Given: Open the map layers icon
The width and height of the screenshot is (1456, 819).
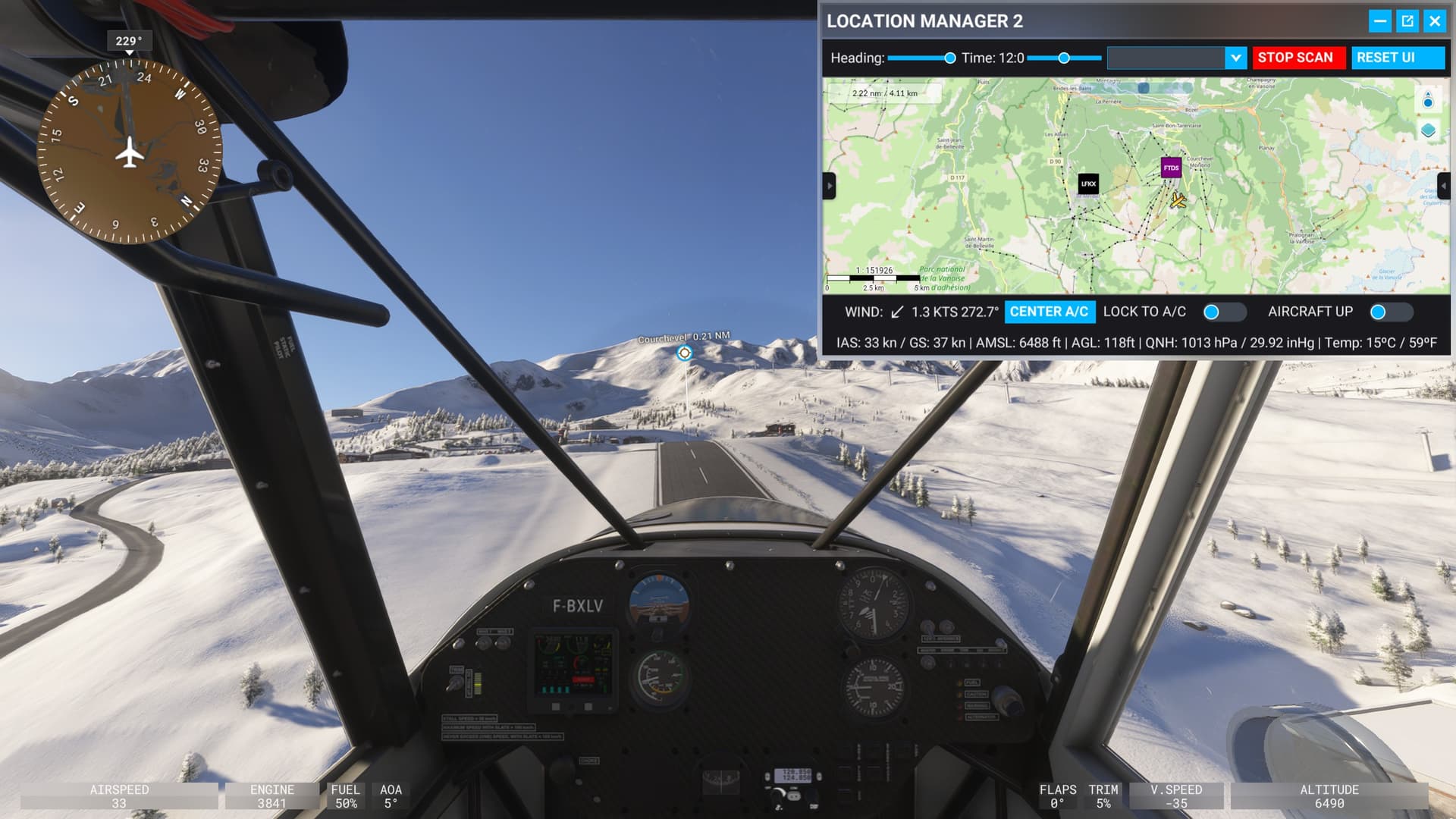Looking at the screenshot, I should click(x=1426, y=130).
